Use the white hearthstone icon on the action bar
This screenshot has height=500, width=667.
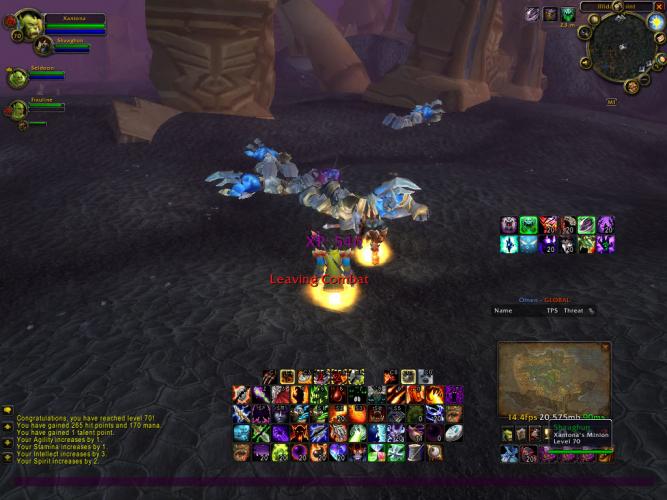click(x=453, y=433)
